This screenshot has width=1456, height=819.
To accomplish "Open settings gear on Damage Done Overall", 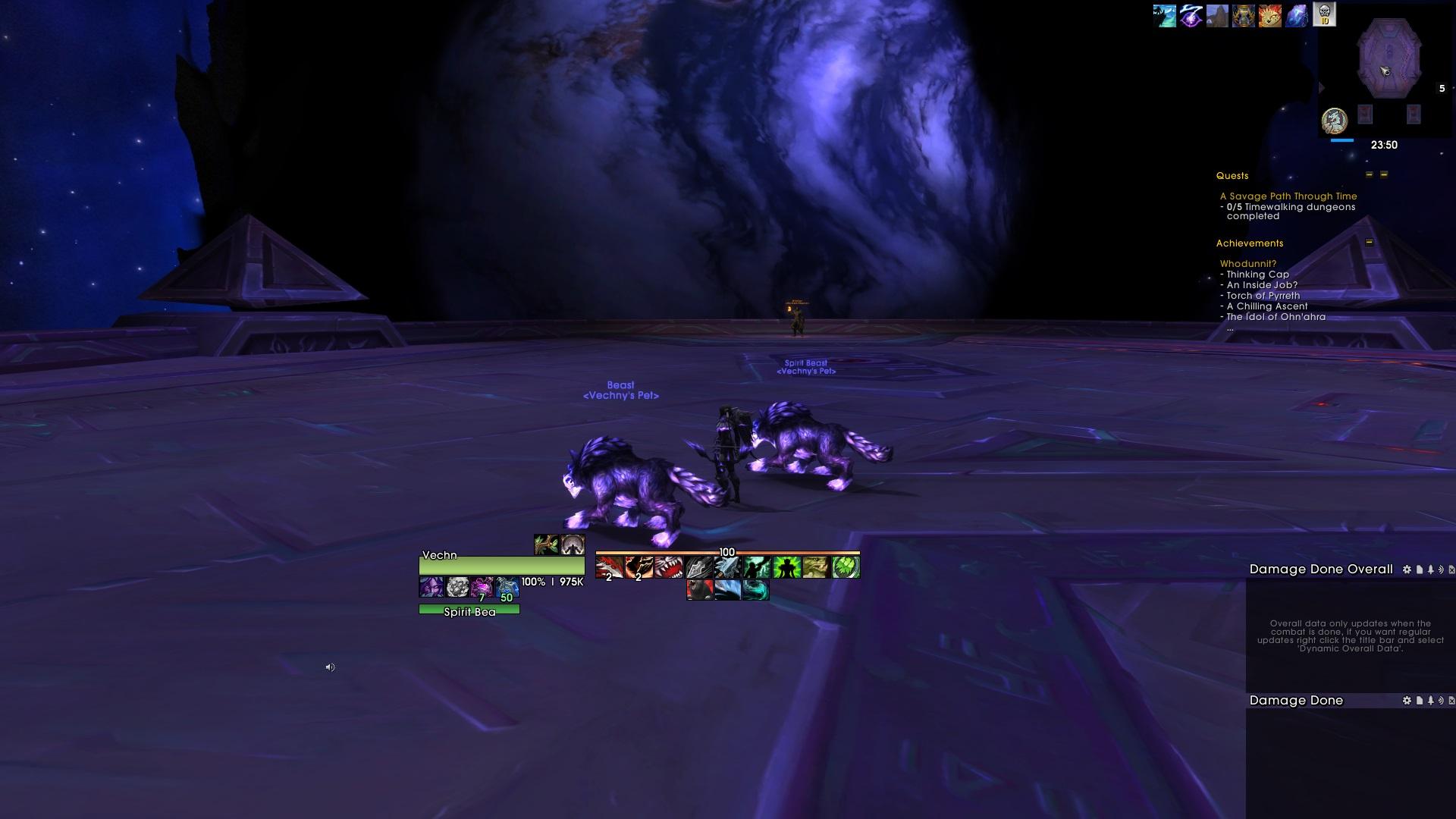I will click(1407, 570).
